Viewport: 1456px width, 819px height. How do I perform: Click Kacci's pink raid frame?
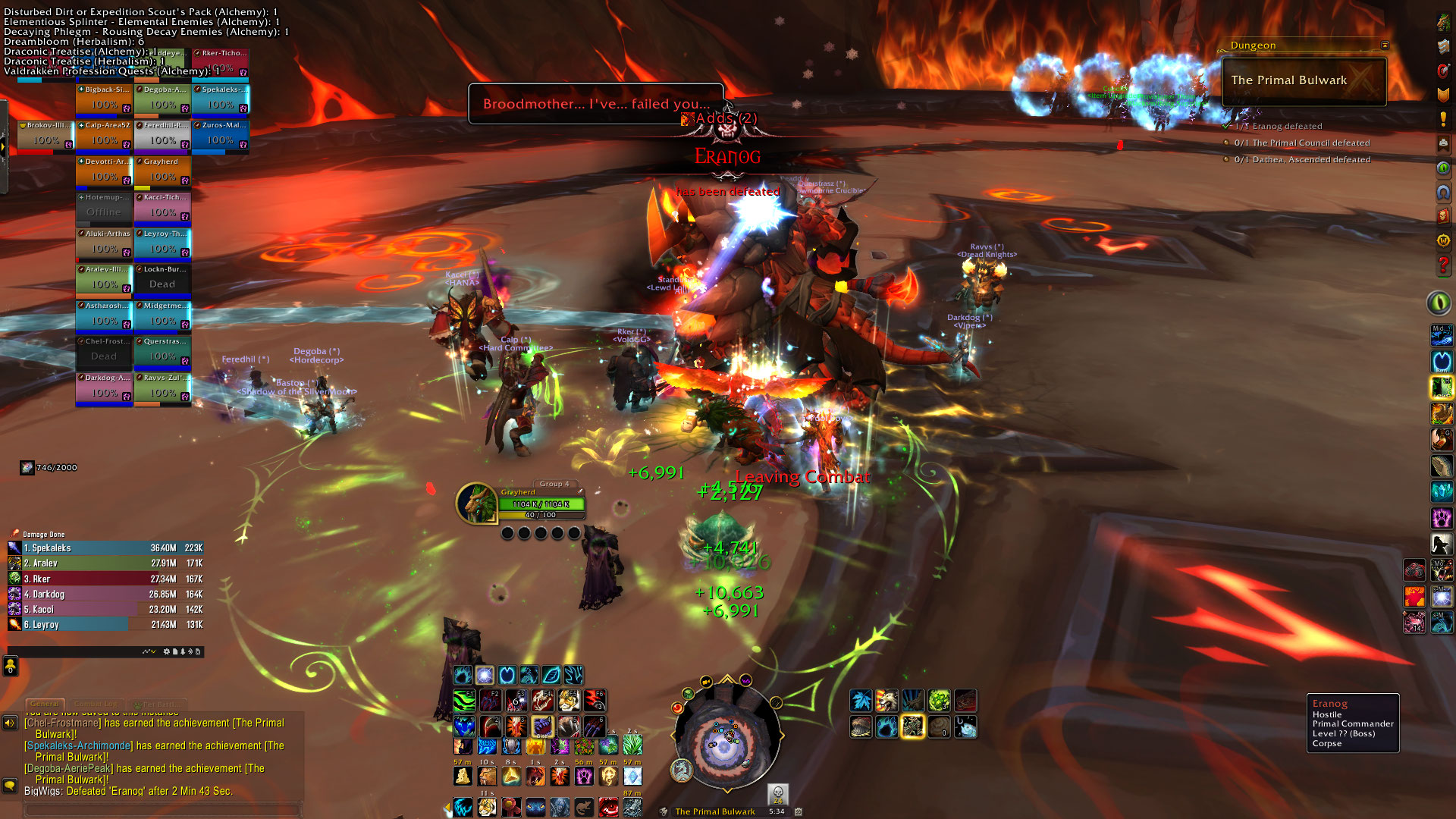162,208
